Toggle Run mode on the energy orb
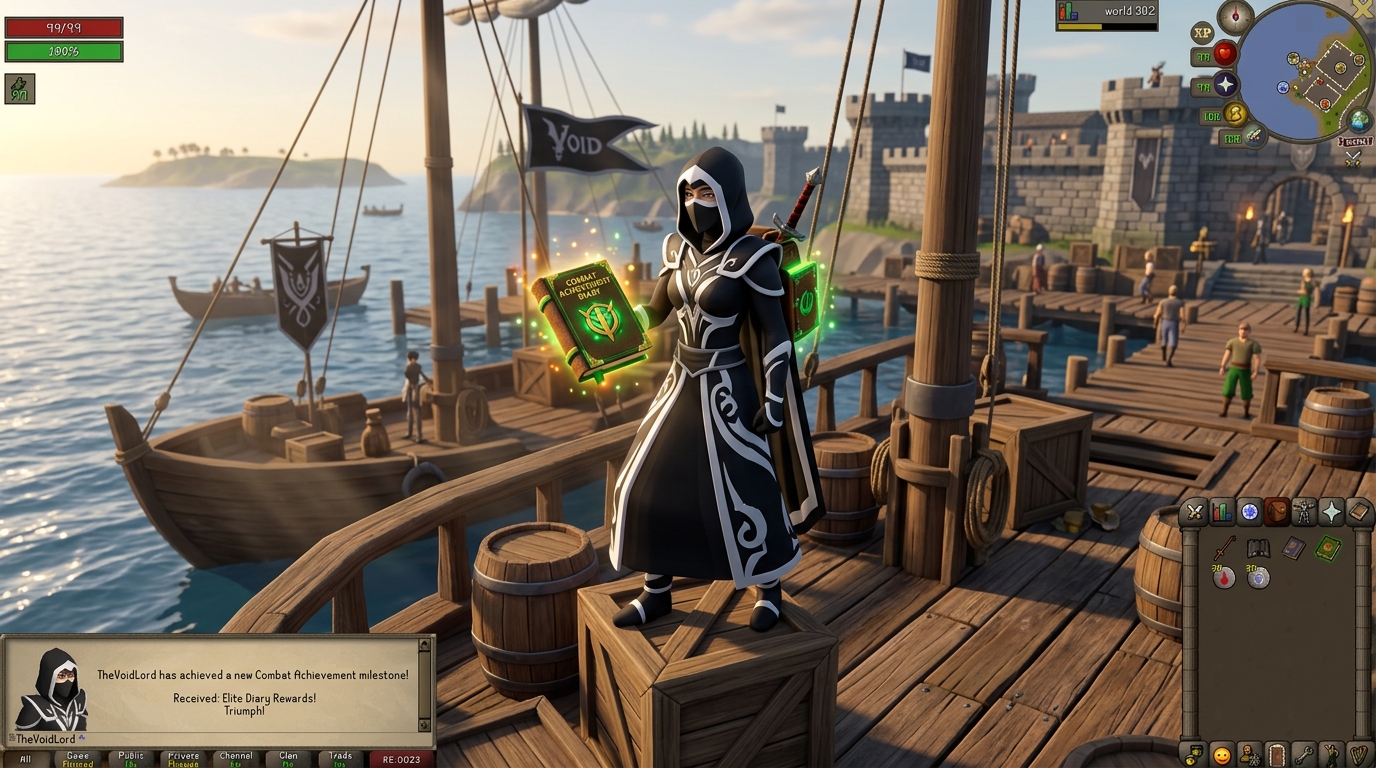This screenshot has width=1376, height=768. 1236,114
